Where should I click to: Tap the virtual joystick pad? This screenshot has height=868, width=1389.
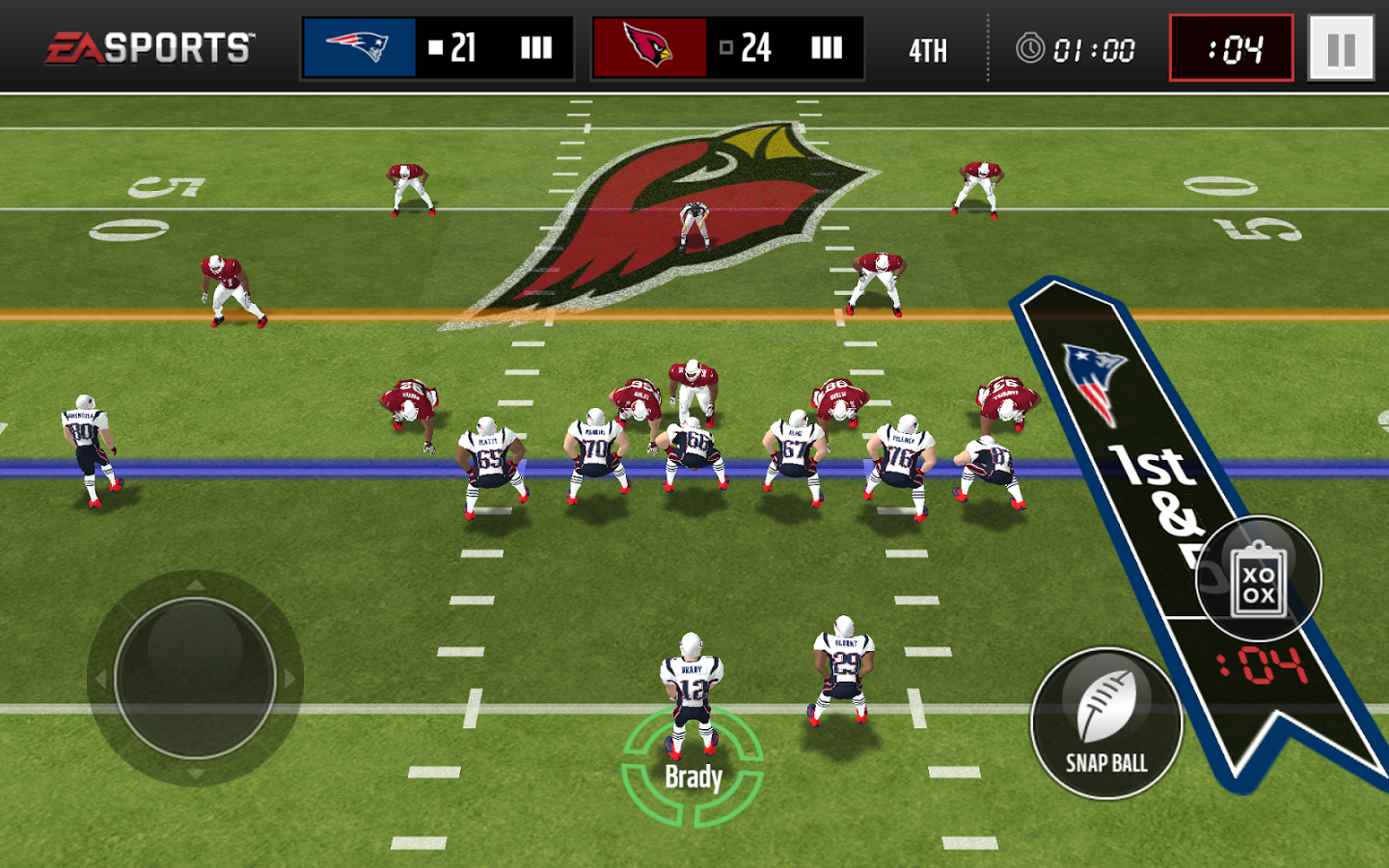[195, 677]
